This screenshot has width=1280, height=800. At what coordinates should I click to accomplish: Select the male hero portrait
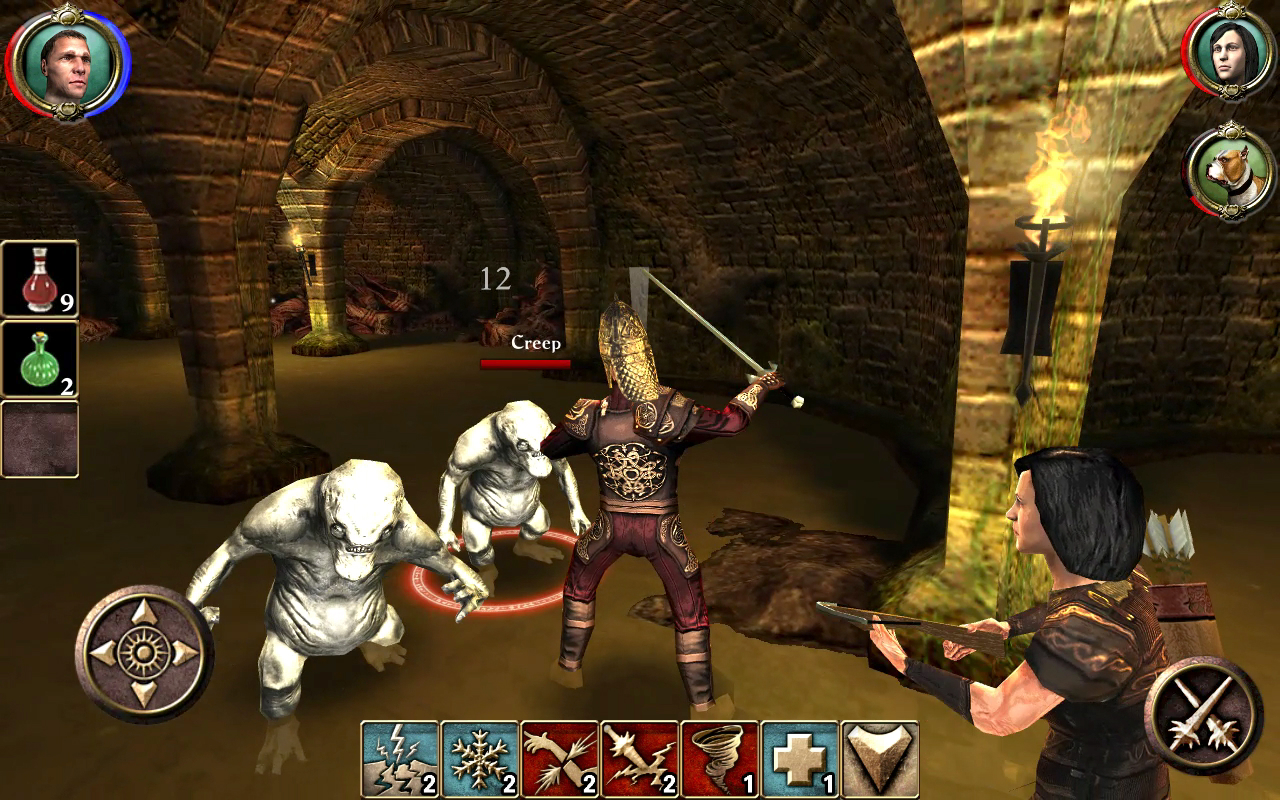click(67, 64)
